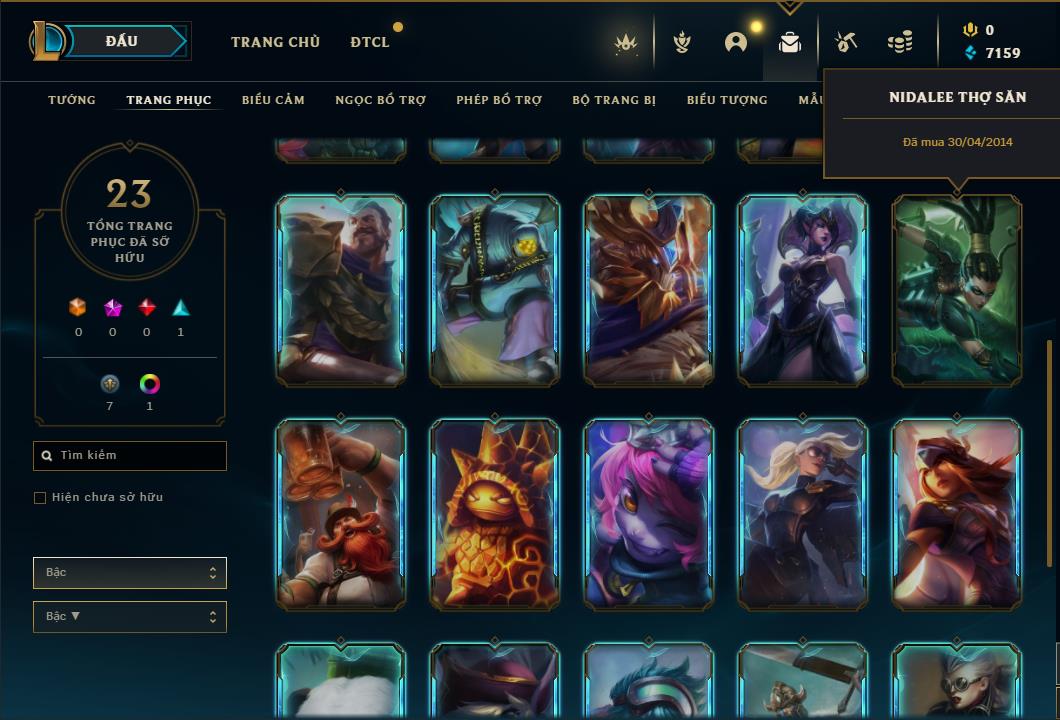Open the NGỌC BỔ TRỢ tab
The image size is (1060, 720).
pos(380,100)
